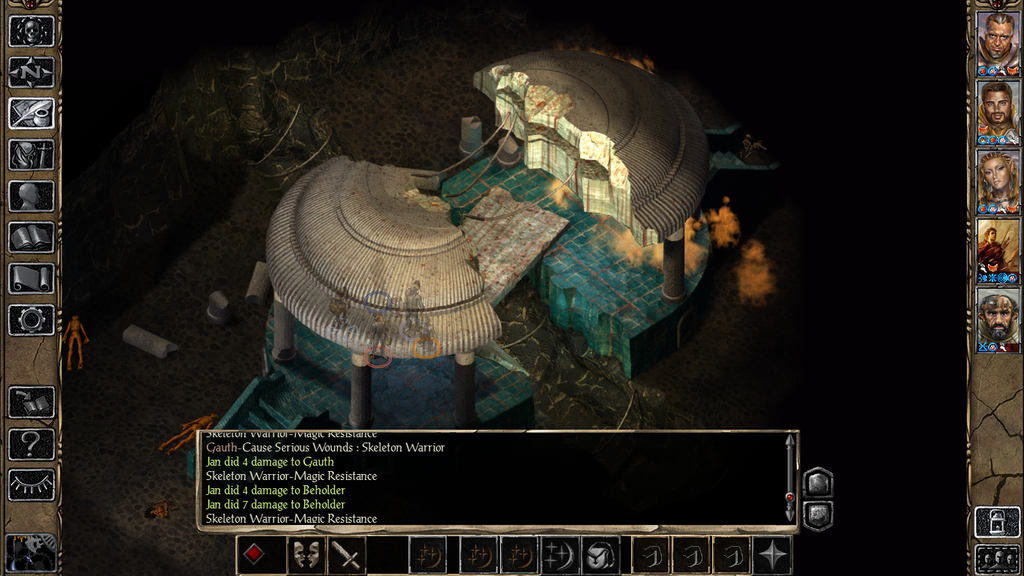The height and width of the screenshot is (576, 1024).
Task: Click the question mark help button
Action: 31,444
